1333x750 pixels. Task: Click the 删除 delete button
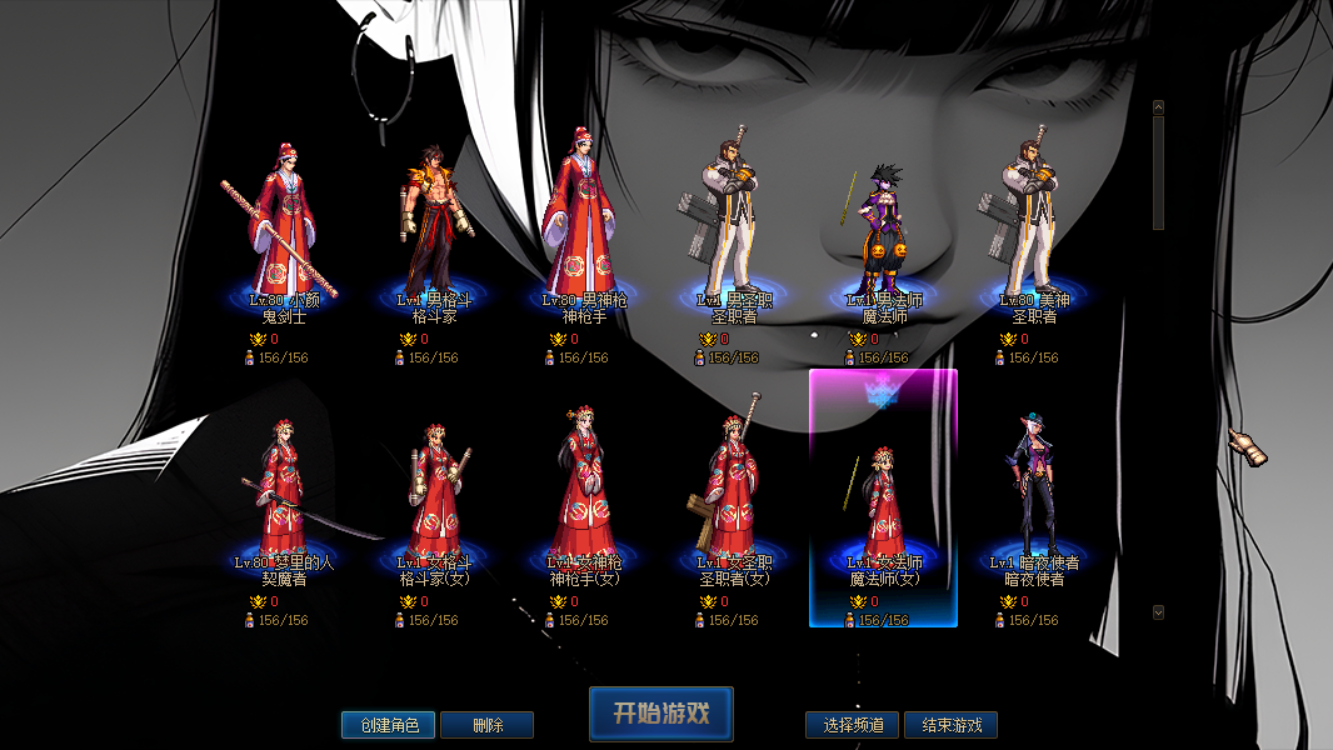click(x=489, y=724)
